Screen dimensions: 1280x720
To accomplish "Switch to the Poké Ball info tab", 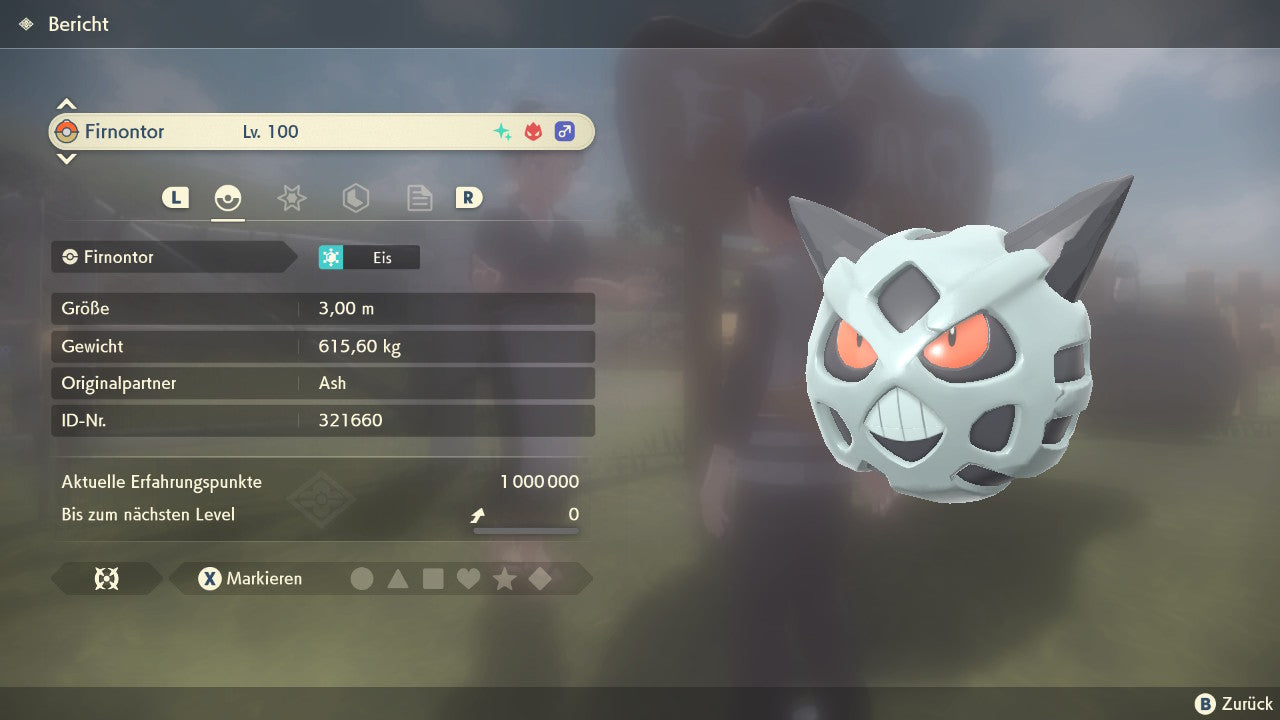I will pyautogui.click(x=228, y=198).
